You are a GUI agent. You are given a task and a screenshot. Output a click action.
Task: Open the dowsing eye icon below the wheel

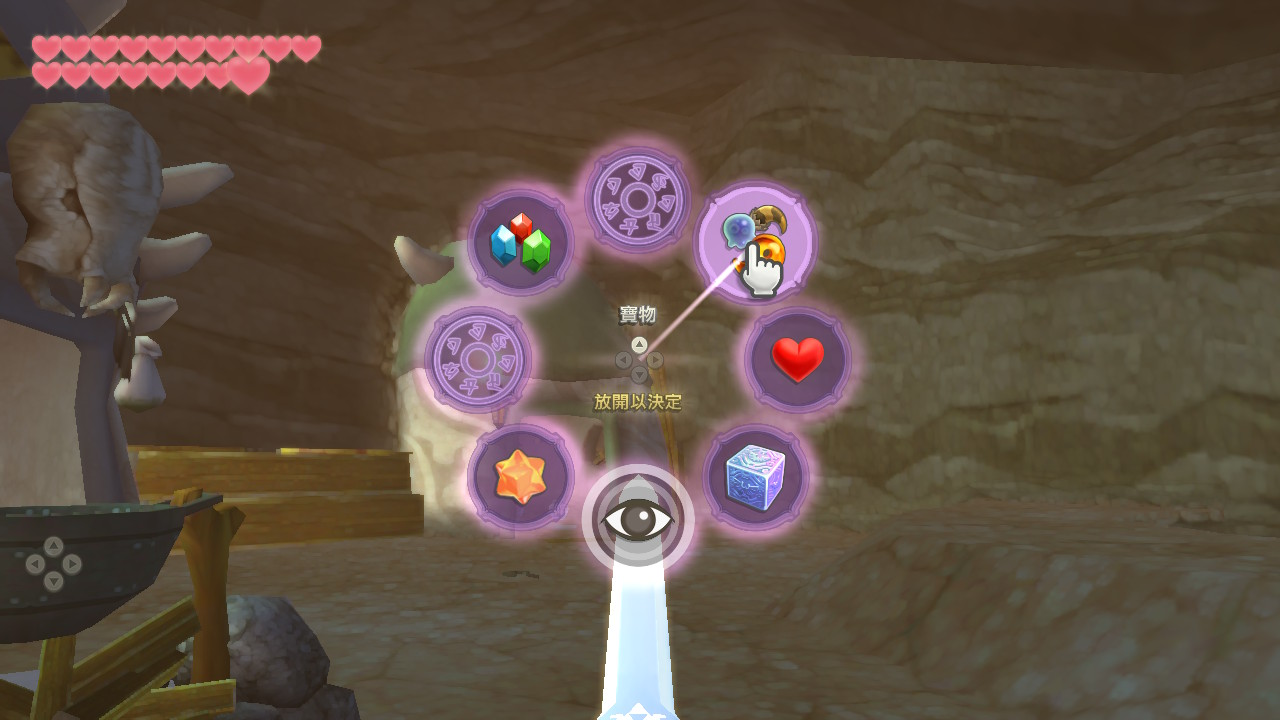point(638,517)
